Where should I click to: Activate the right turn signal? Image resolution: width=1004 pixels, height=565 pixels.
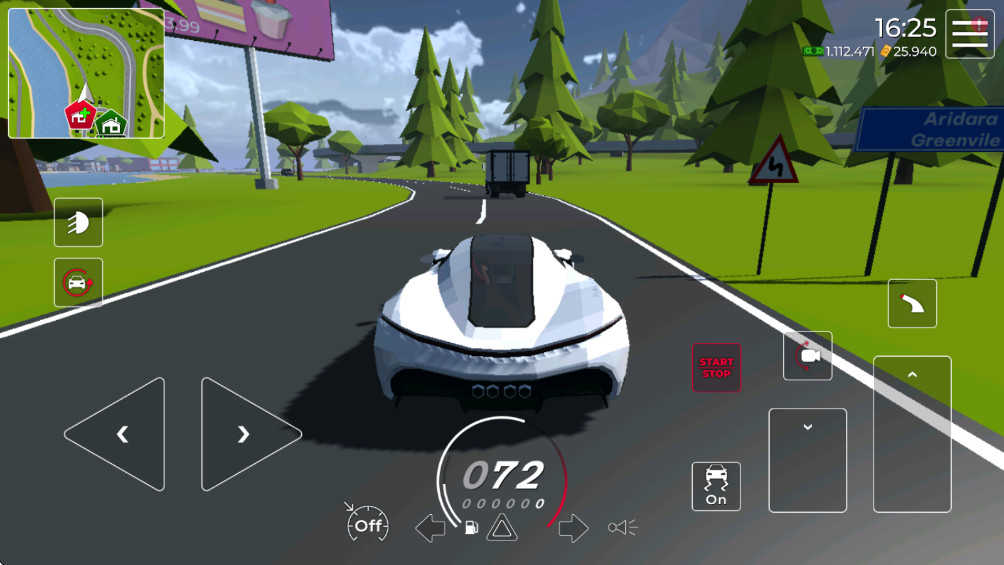click(x=573, y=527)
